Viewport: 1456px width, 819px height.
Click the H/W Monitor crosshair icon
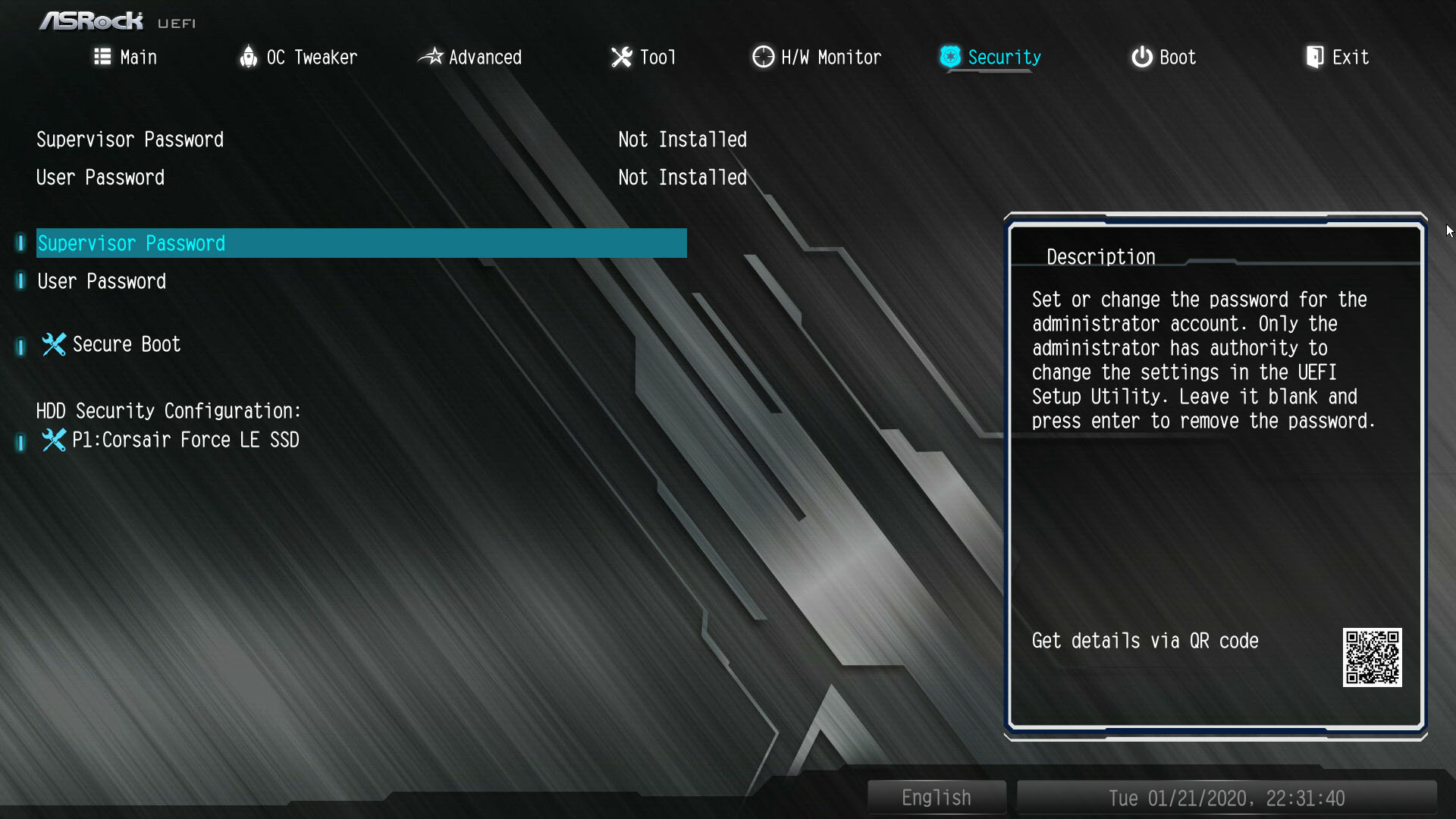(x=762, y=57)
